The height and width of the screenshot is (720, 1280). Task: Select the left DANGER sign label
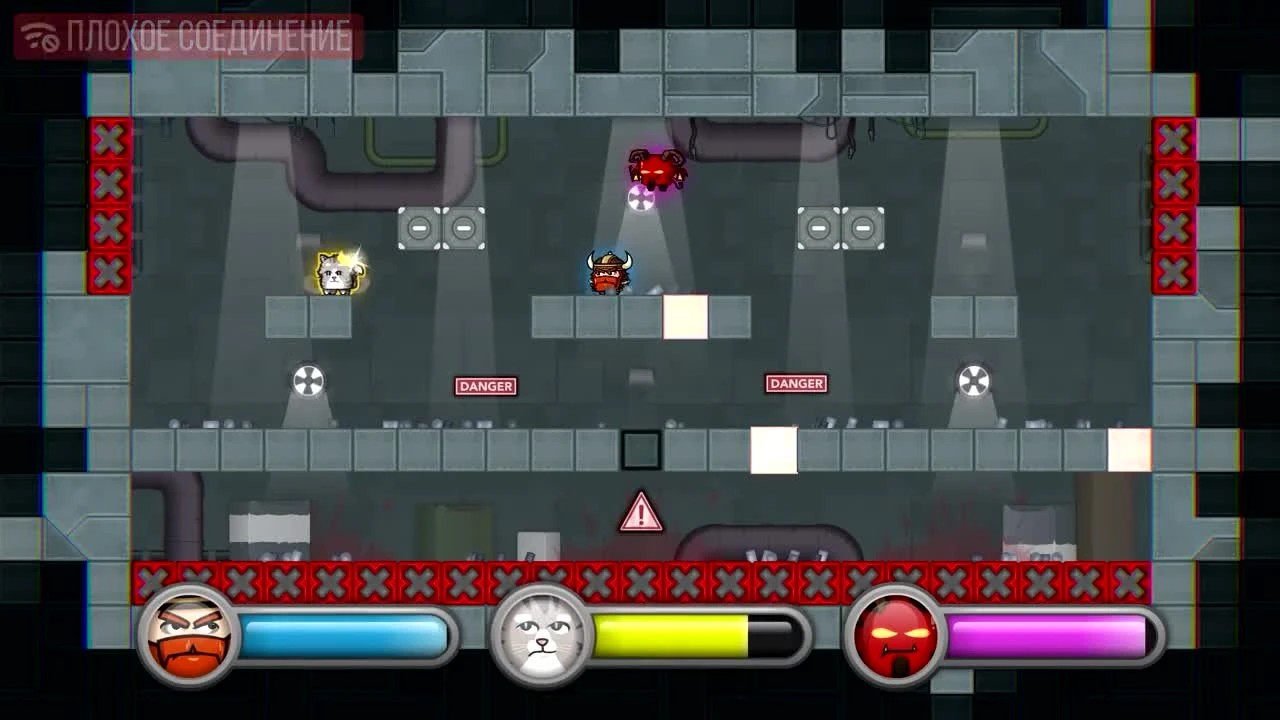pyautogui.click(x=484, y=384)
